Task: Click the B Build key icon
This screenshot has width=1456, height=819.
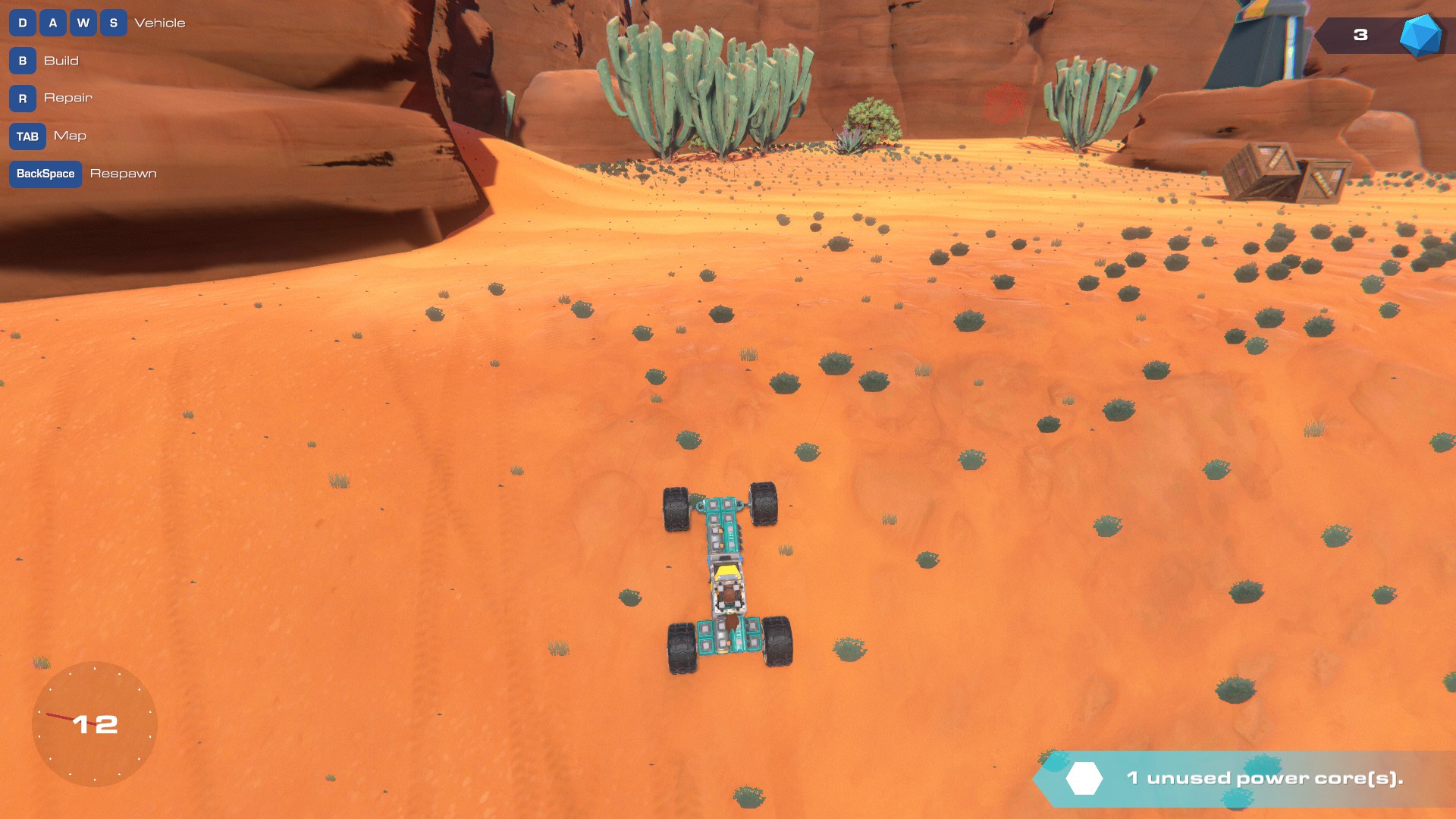Action: pos(23,61)
